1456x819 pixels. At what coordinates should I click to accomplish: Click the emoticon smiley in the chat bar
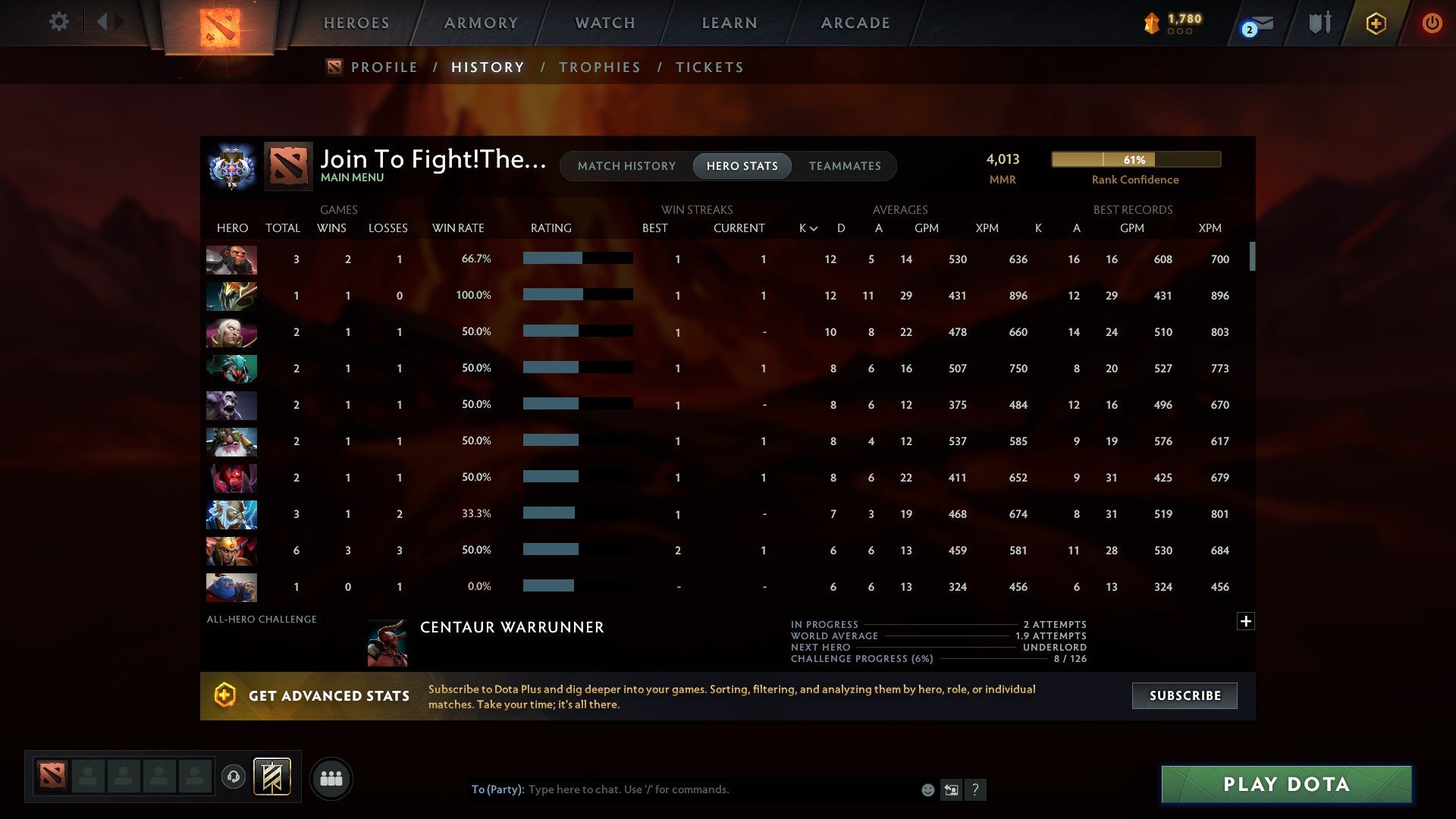[927, 789]
